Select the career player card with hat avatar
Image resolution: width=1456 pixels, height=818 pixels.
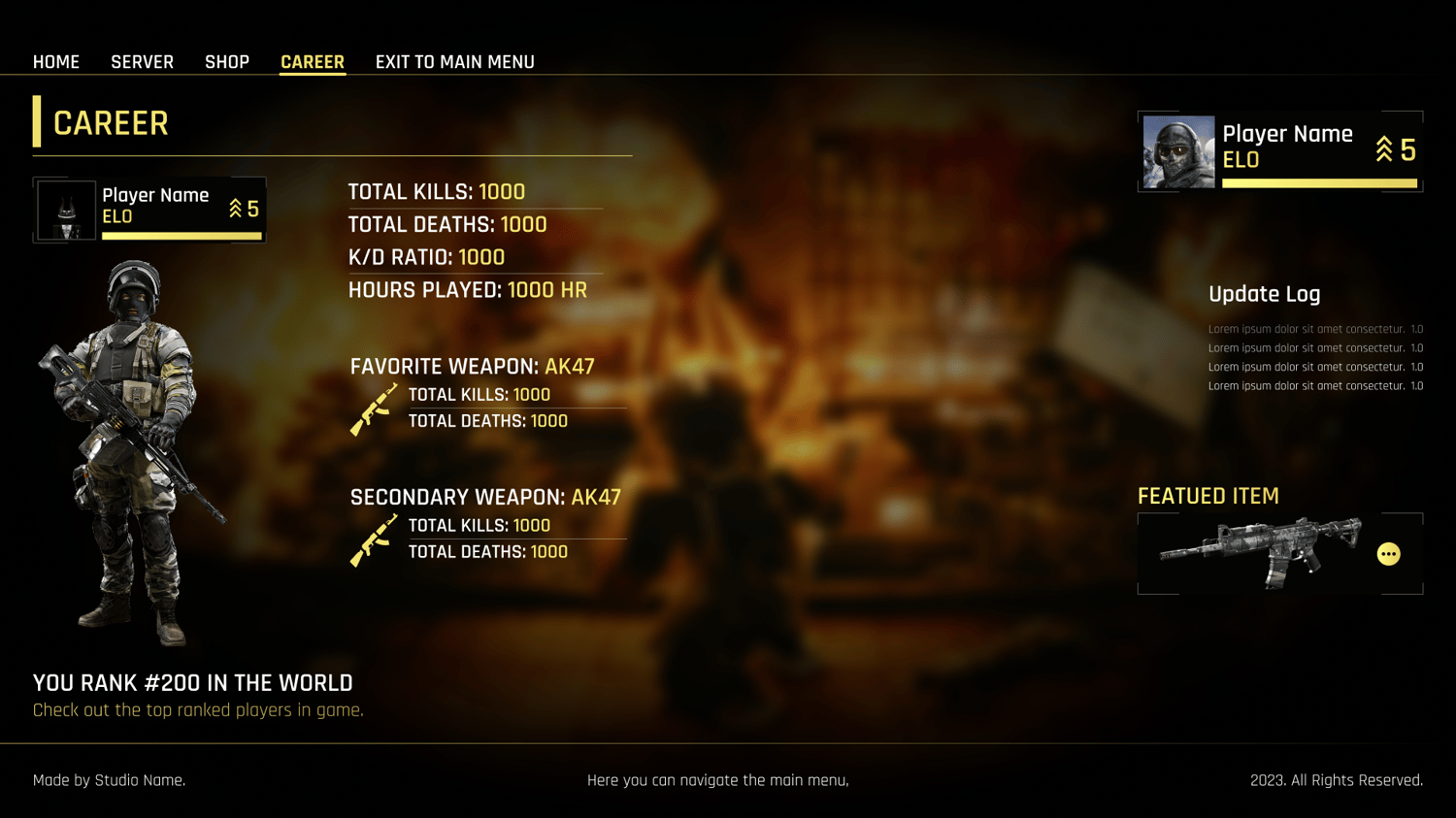[149, 210]
